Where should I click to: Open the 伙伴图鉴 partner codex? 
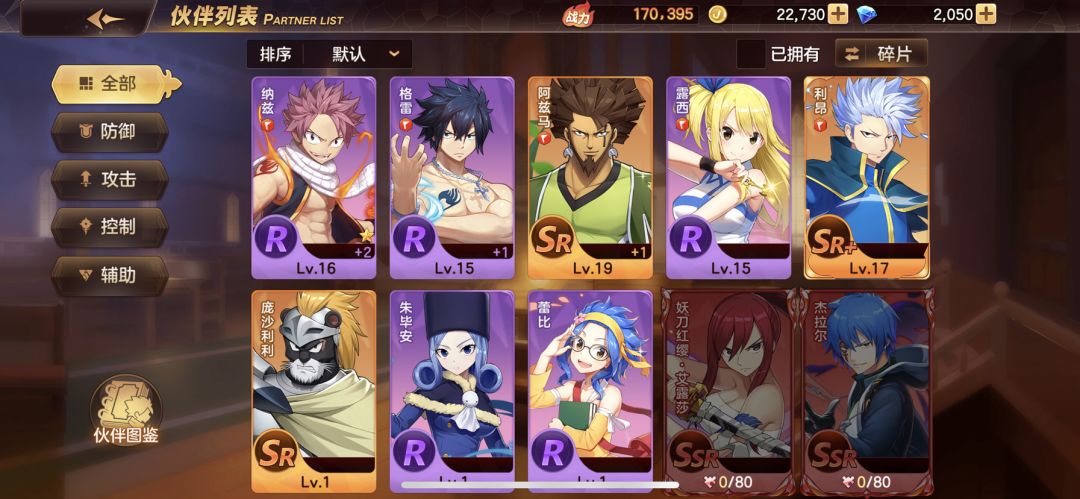[x=126, y=408]
